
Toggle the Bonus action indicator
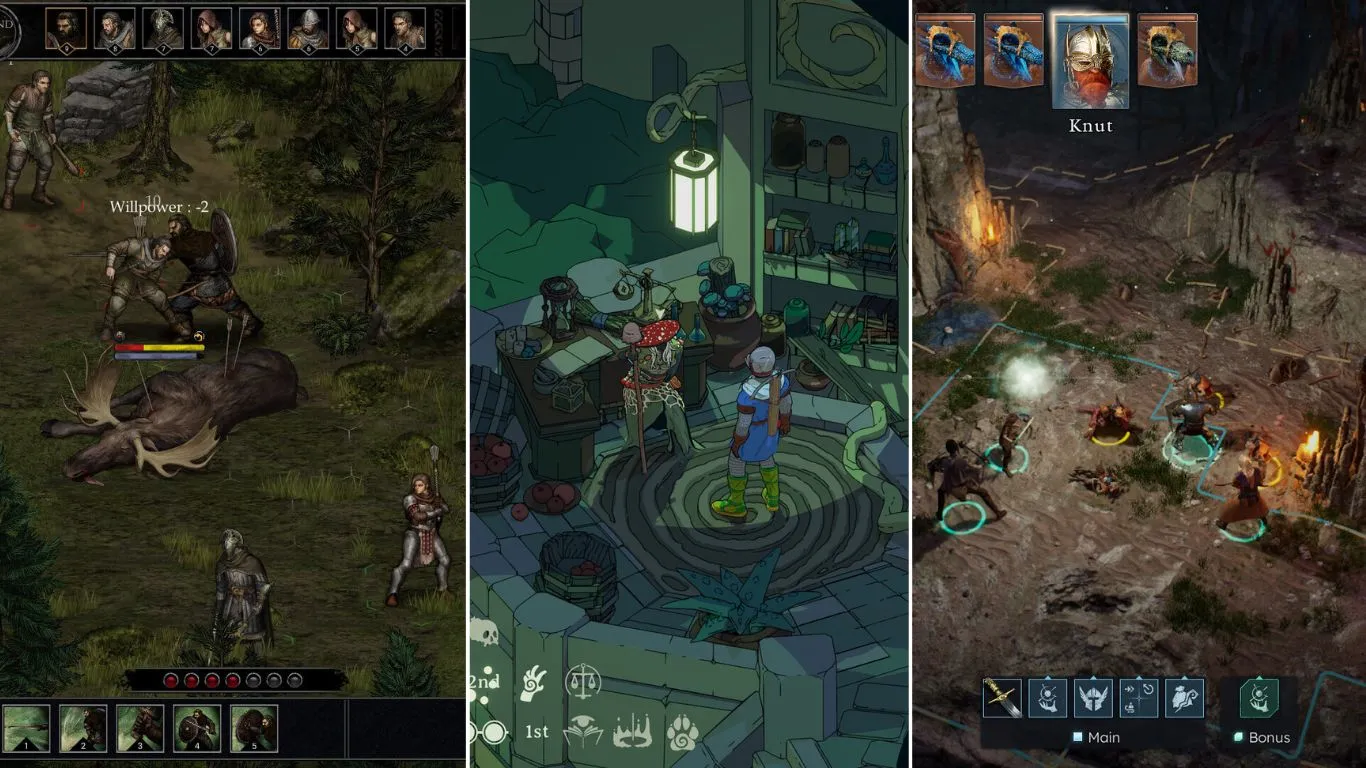click(1238, 736)
